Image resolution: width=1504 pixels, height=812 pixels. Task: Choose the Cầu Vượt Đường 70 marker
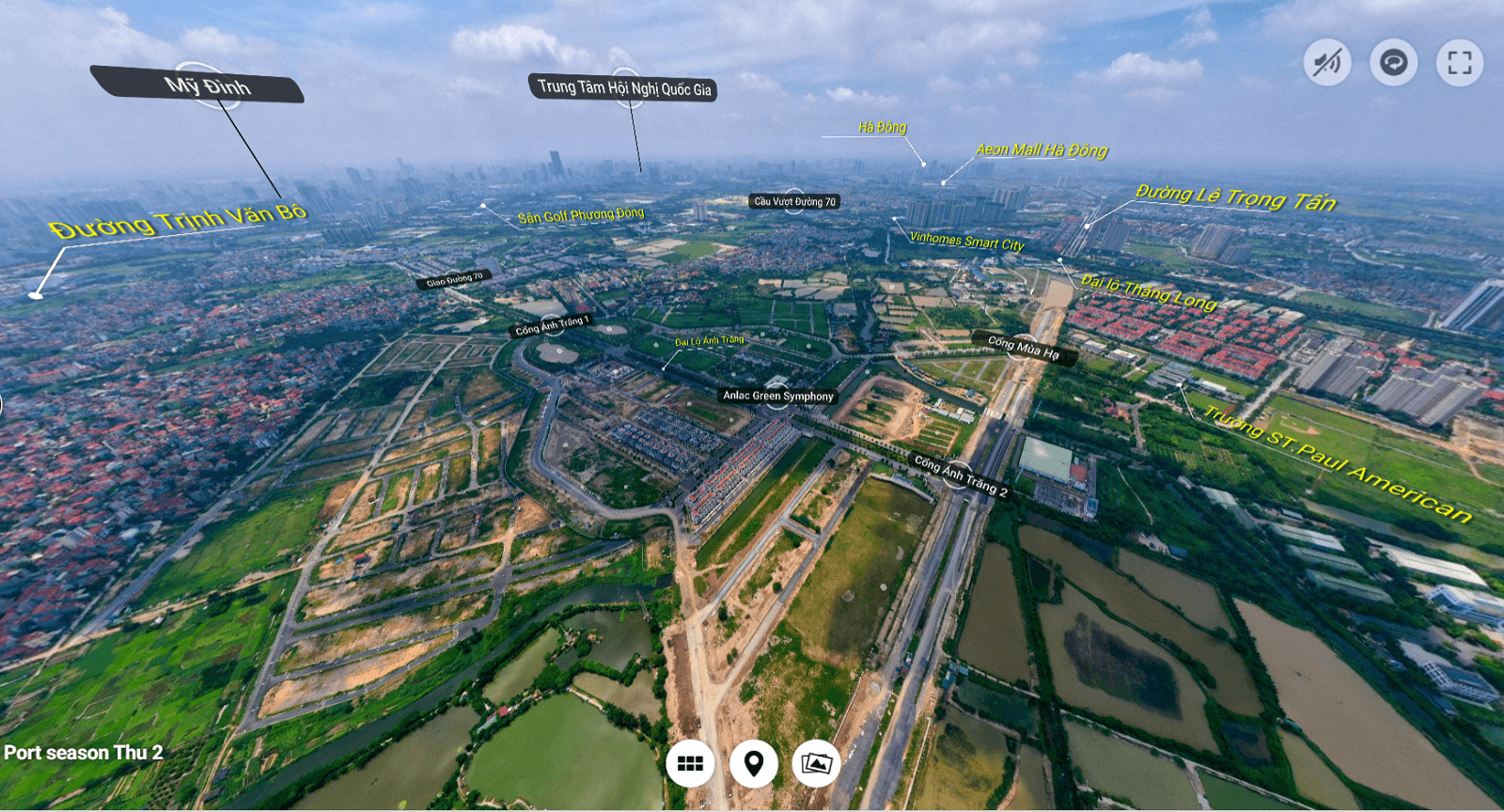coord(794,201)
